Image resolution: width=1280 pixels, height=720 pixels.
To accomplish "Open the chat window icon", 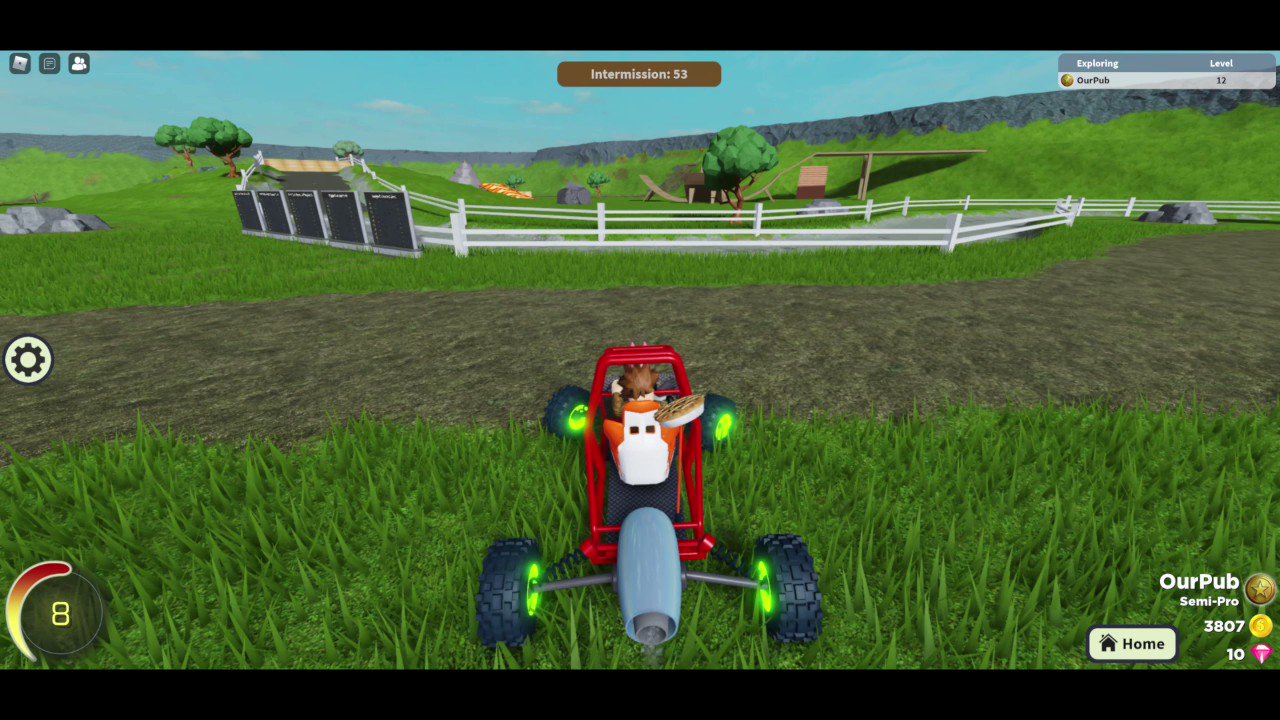I will click(49, 63).
